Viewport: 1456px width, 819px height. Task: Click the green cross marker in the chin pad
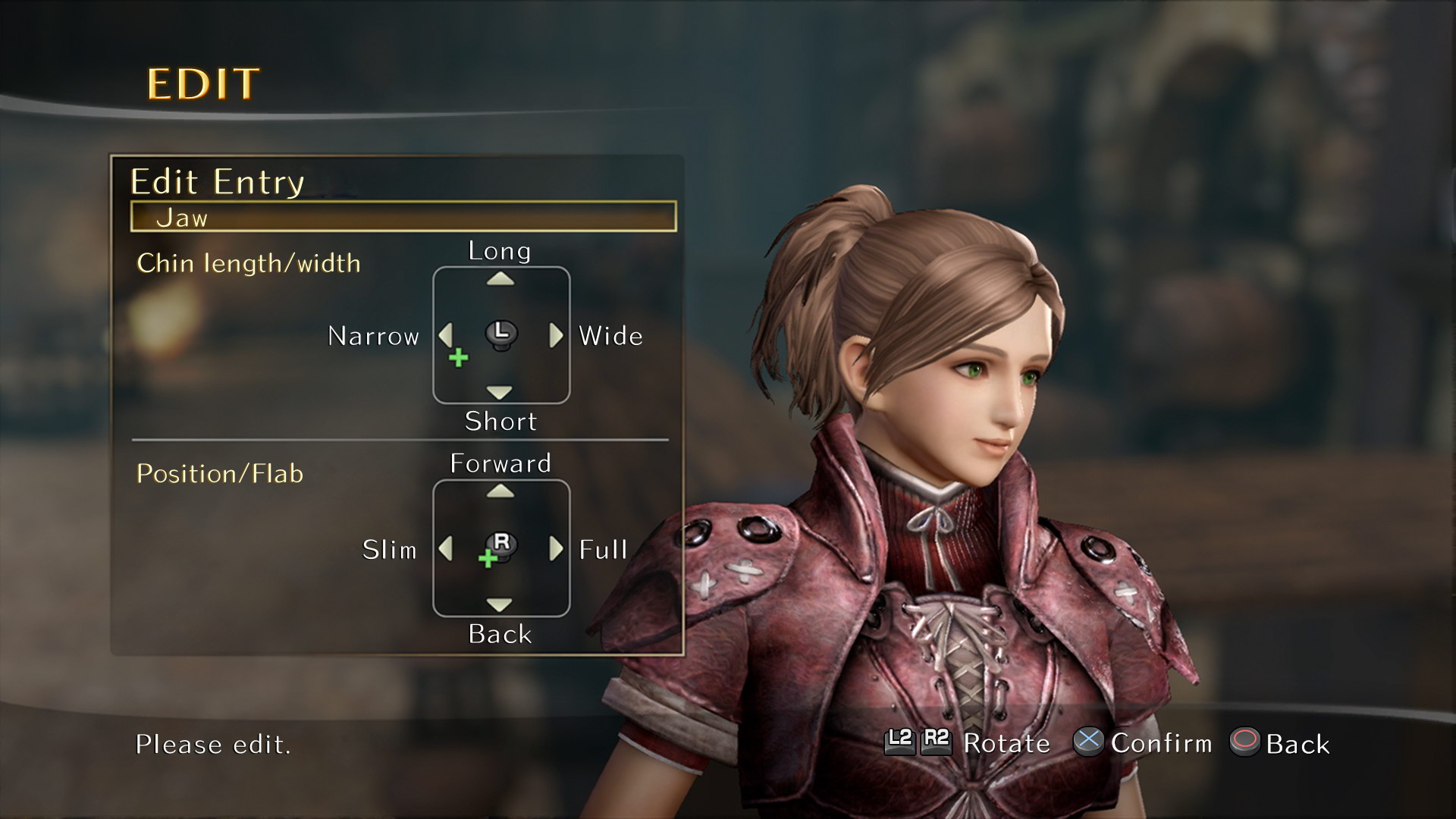458,358
